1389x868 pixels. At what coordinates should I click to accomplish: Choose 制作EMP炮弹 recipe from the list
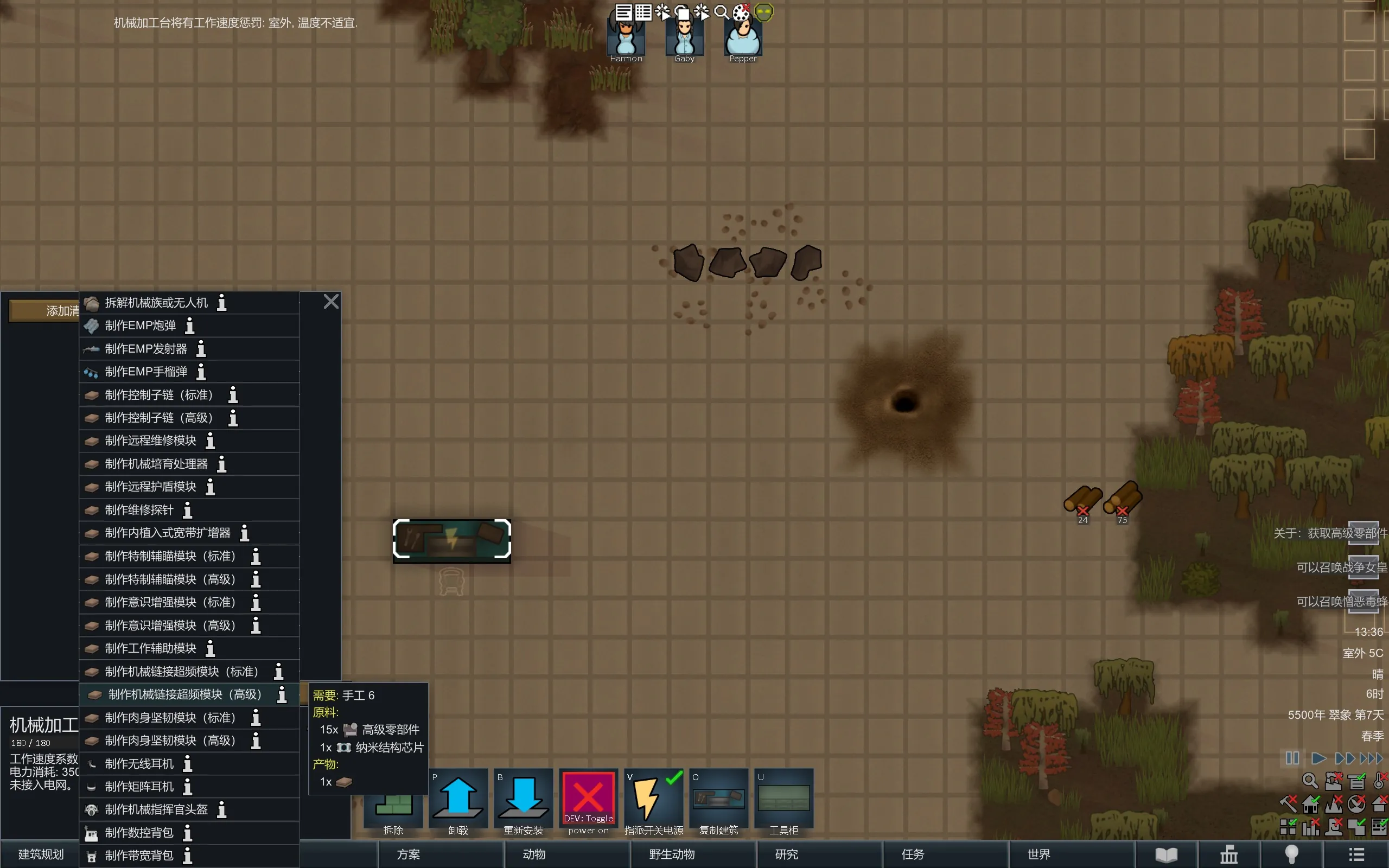(141, 326)
